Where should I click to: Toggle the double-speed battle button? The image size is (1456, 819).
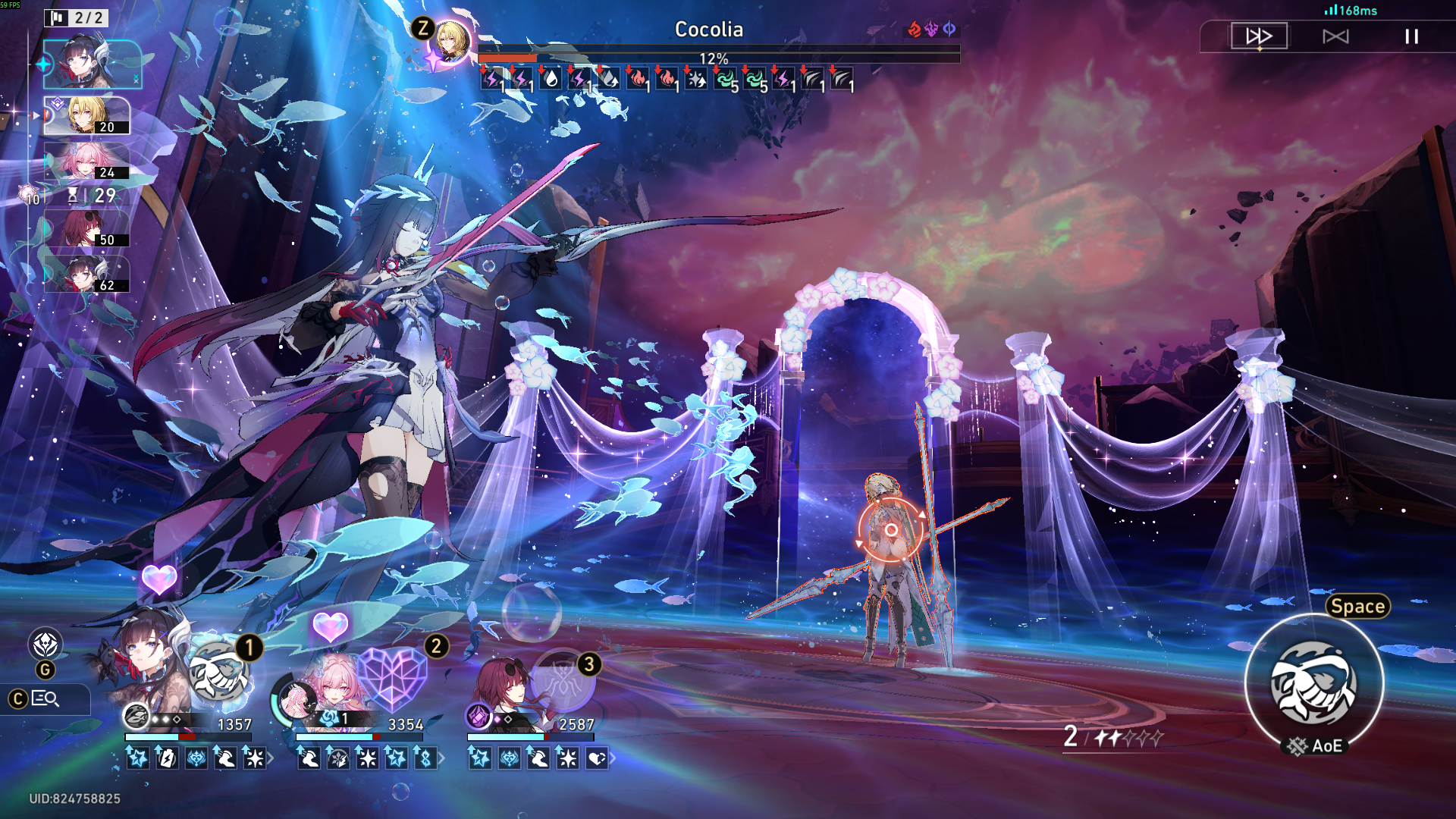point(1259,36)
